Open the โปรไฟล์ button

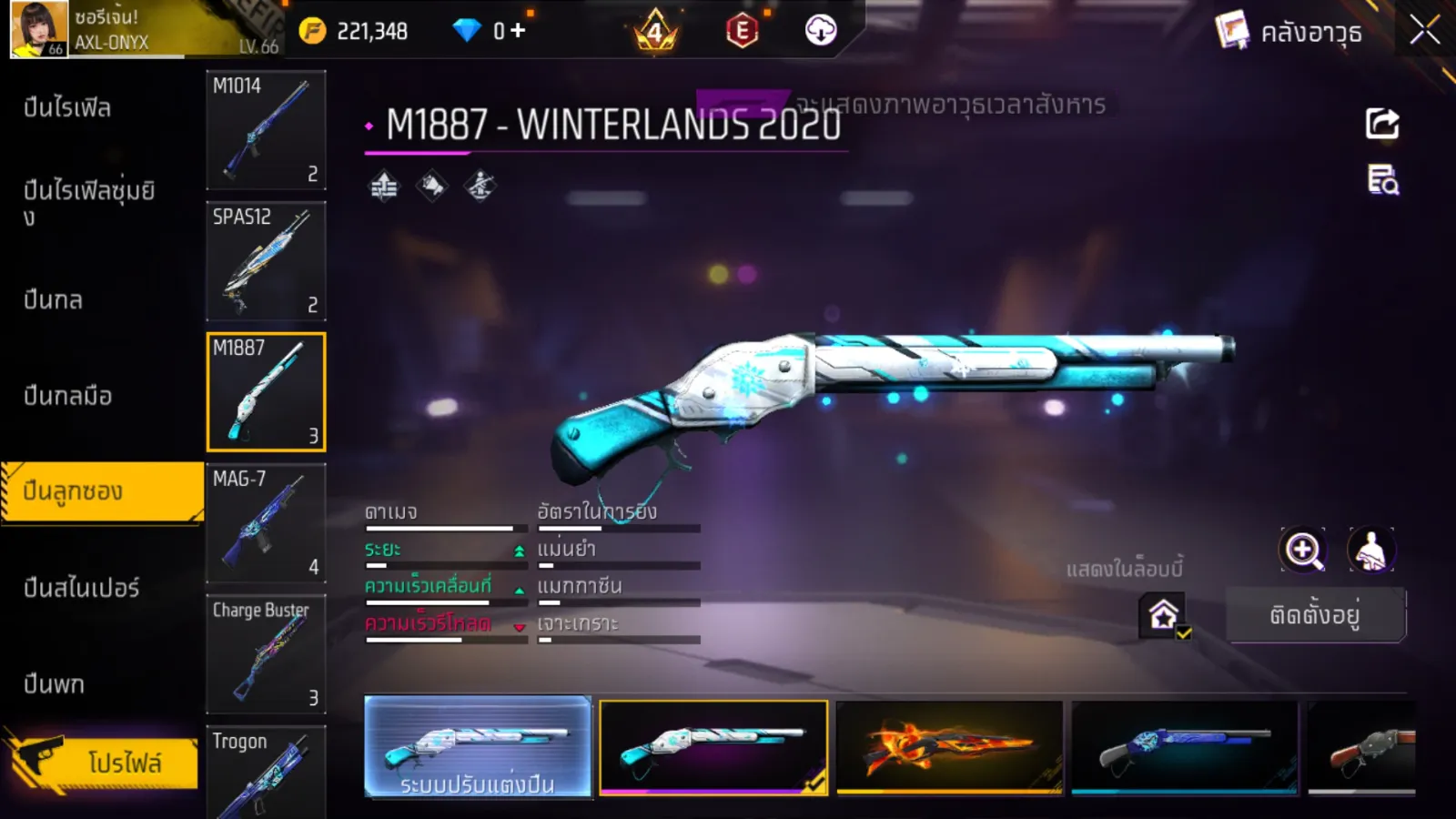(x=102, y=763)
